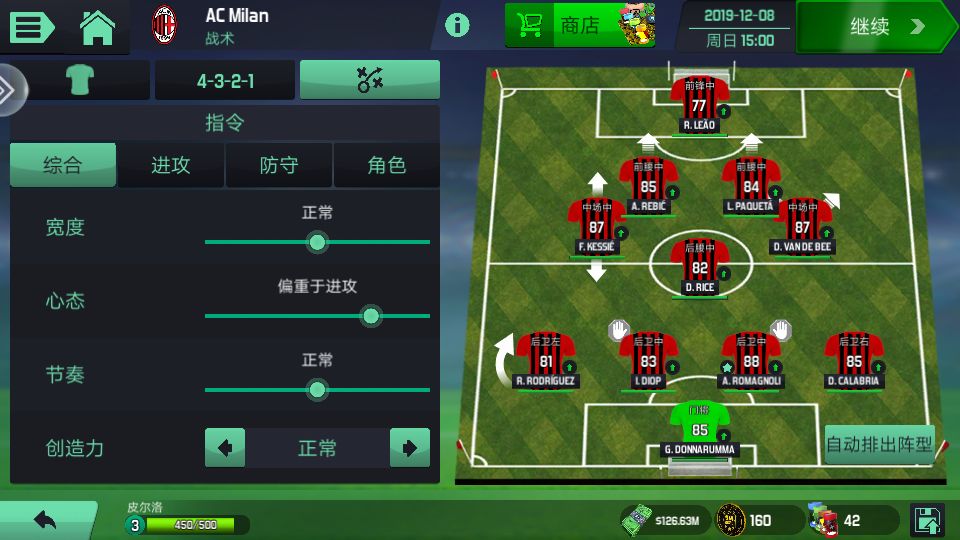Open the info help icon

457,25
